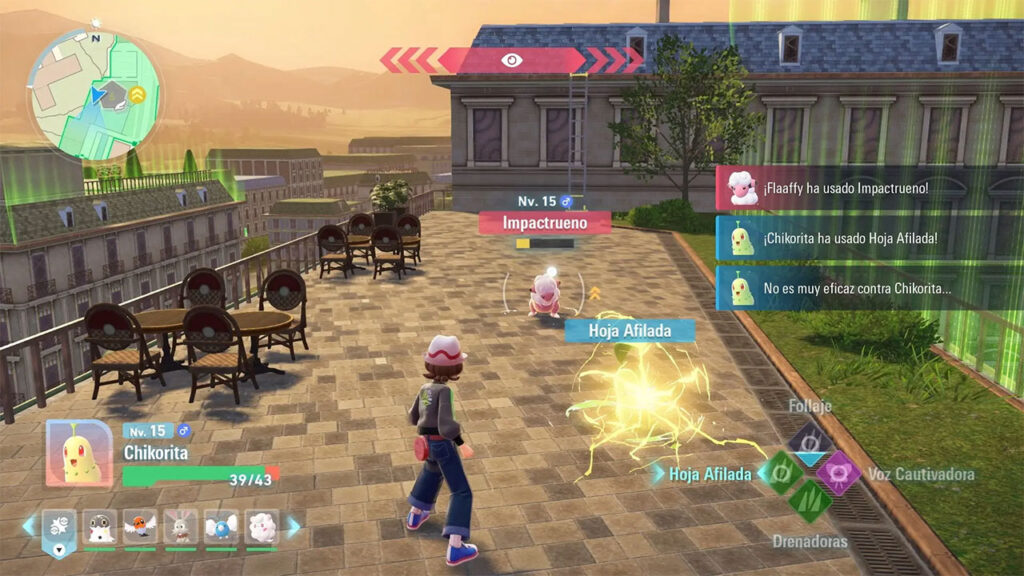
Task: Click the yellow marker on the minimap
Action: 137,95
